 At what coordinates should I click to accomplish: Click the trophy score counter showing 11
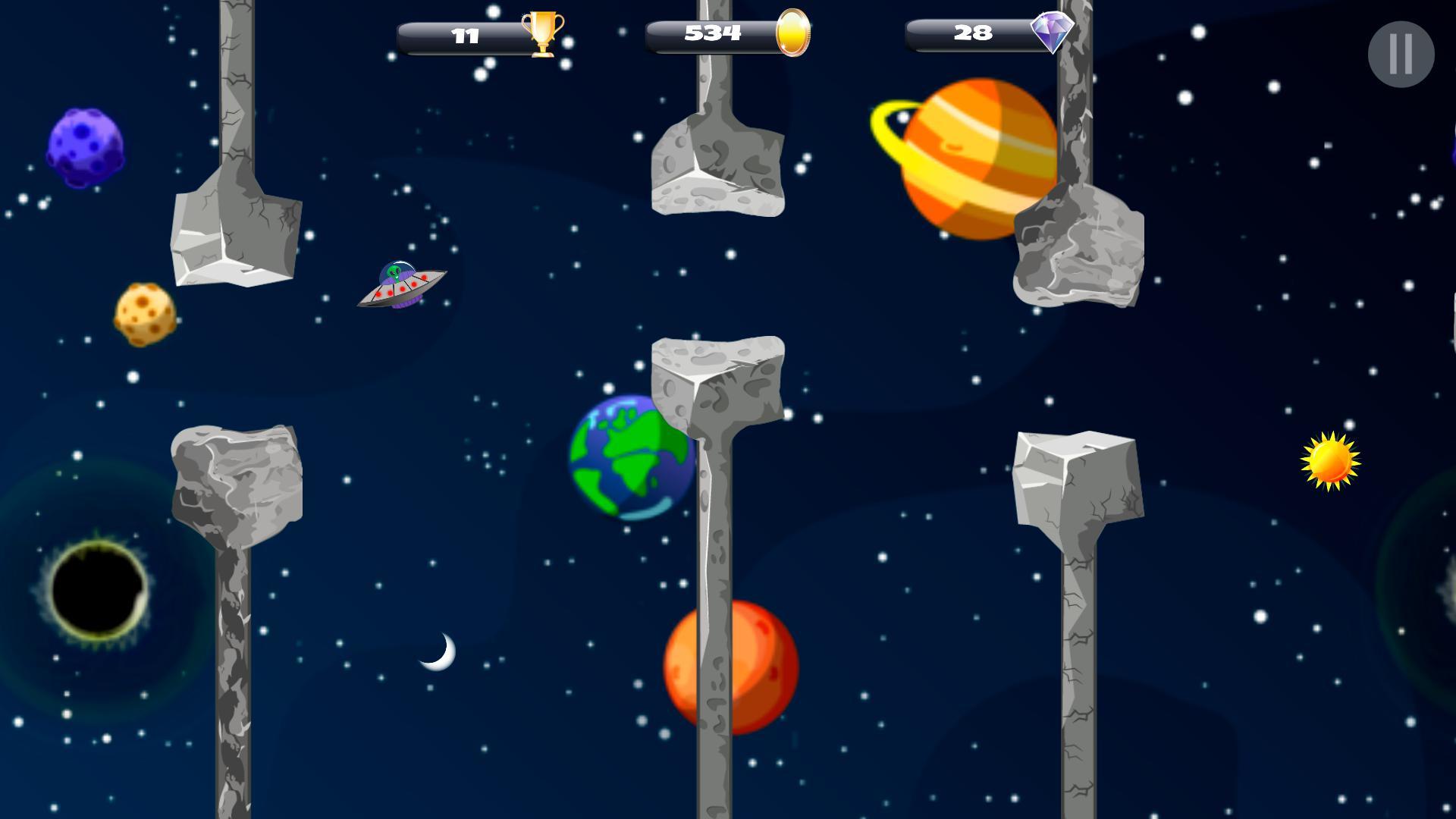[466, 33]
